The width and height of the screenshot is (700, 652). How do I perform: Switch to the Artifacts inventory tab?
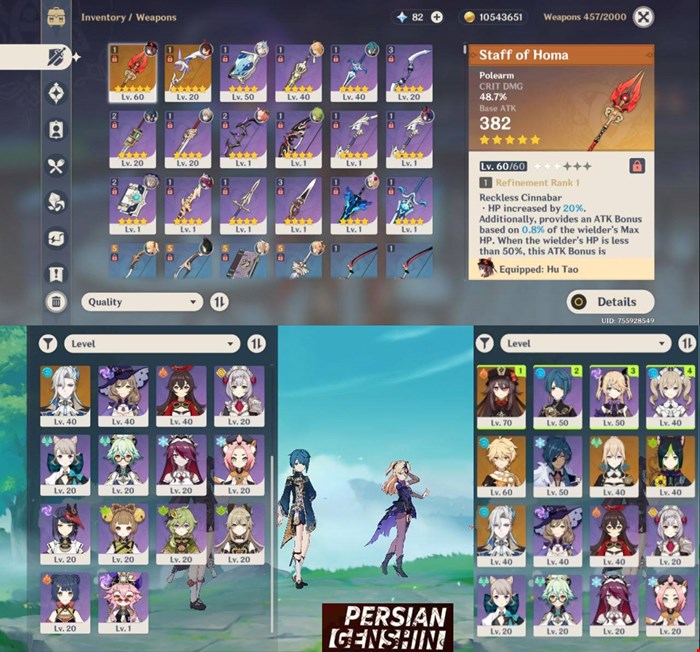coord(56,92)
